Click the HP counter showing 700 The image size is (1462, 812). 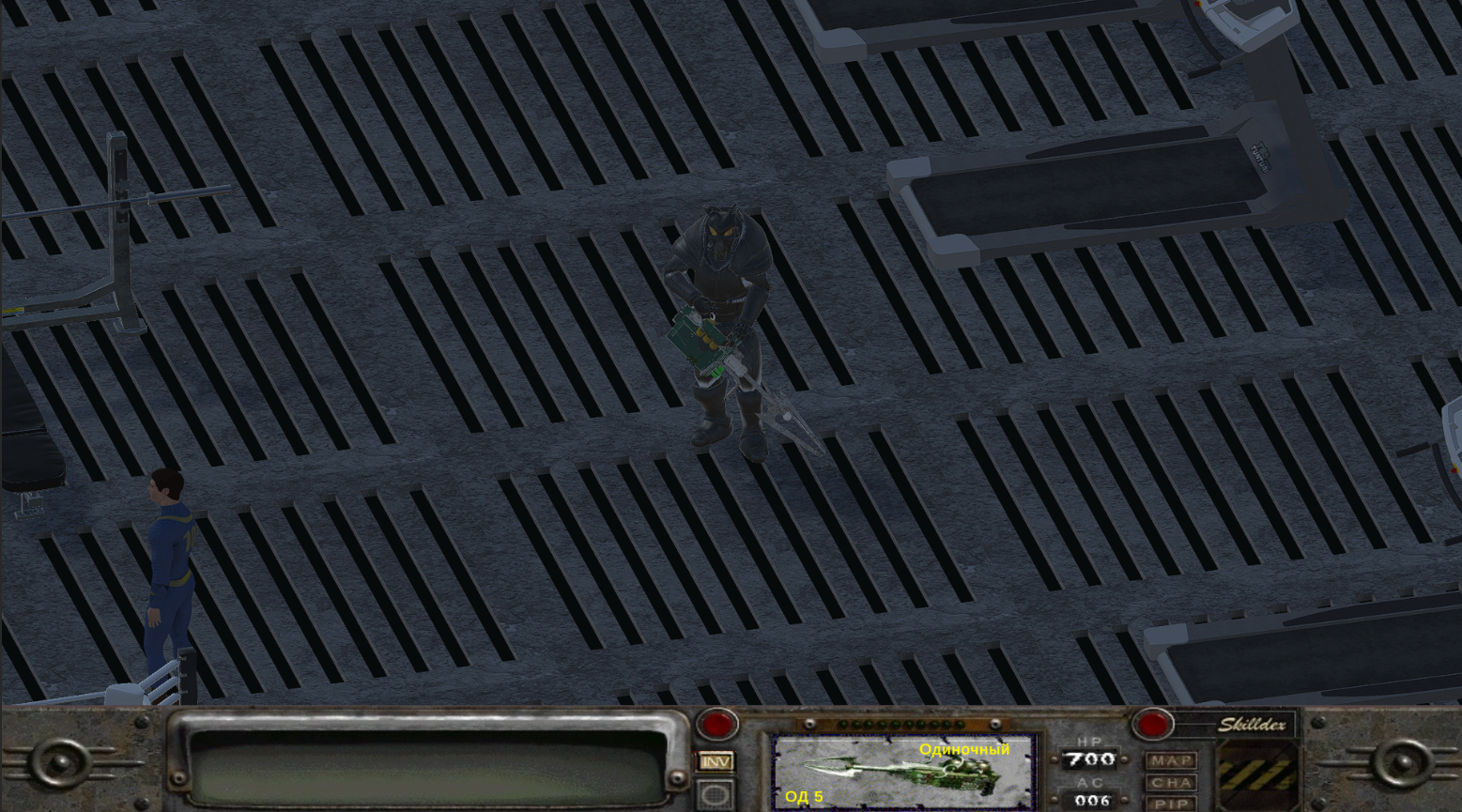point(1089,758)
